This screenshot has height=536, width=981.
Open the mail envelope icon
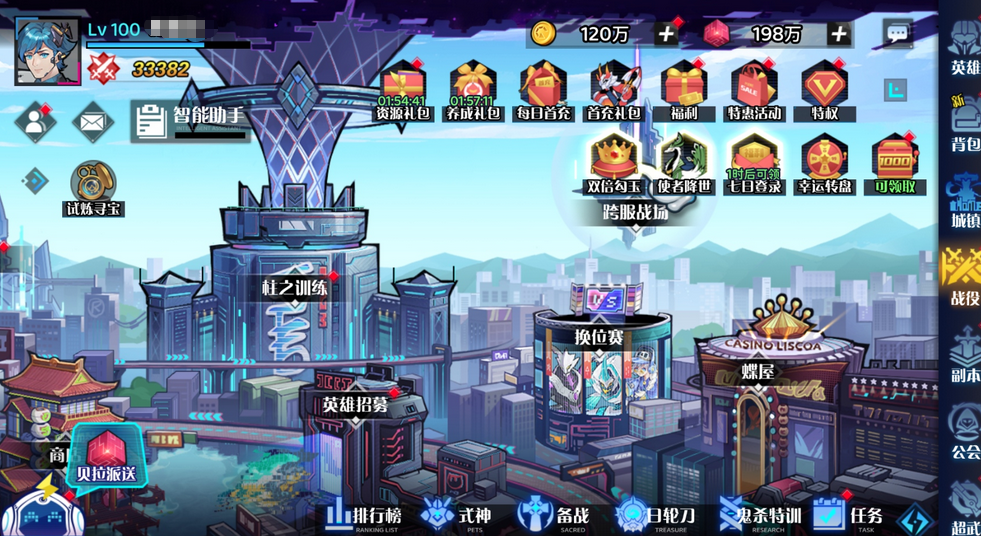(92, 122)
